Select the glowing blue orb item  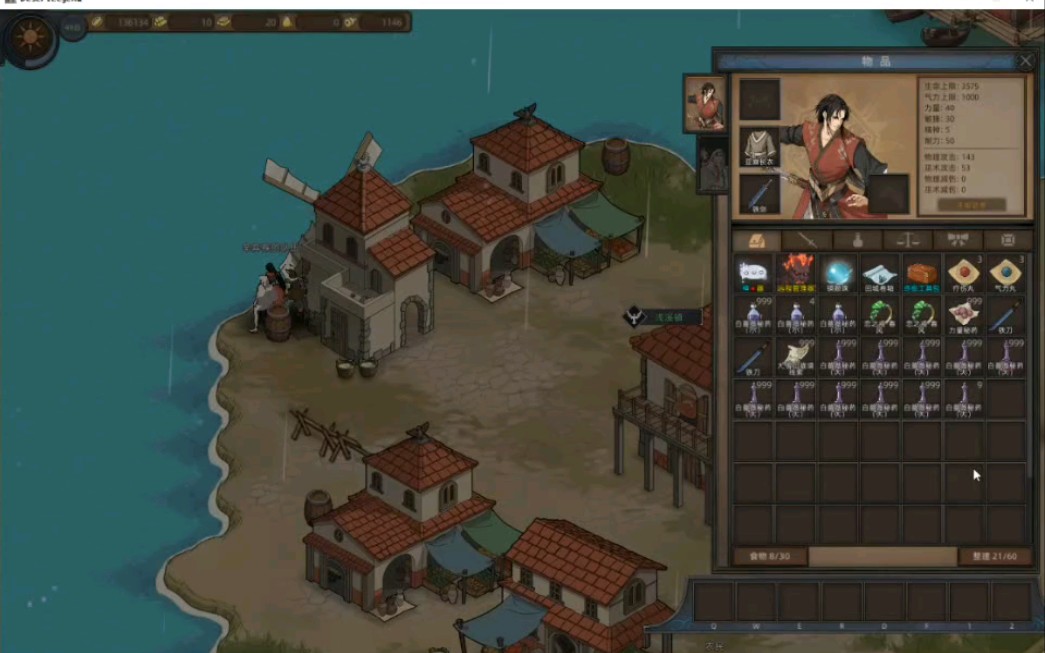coord(838,274)
